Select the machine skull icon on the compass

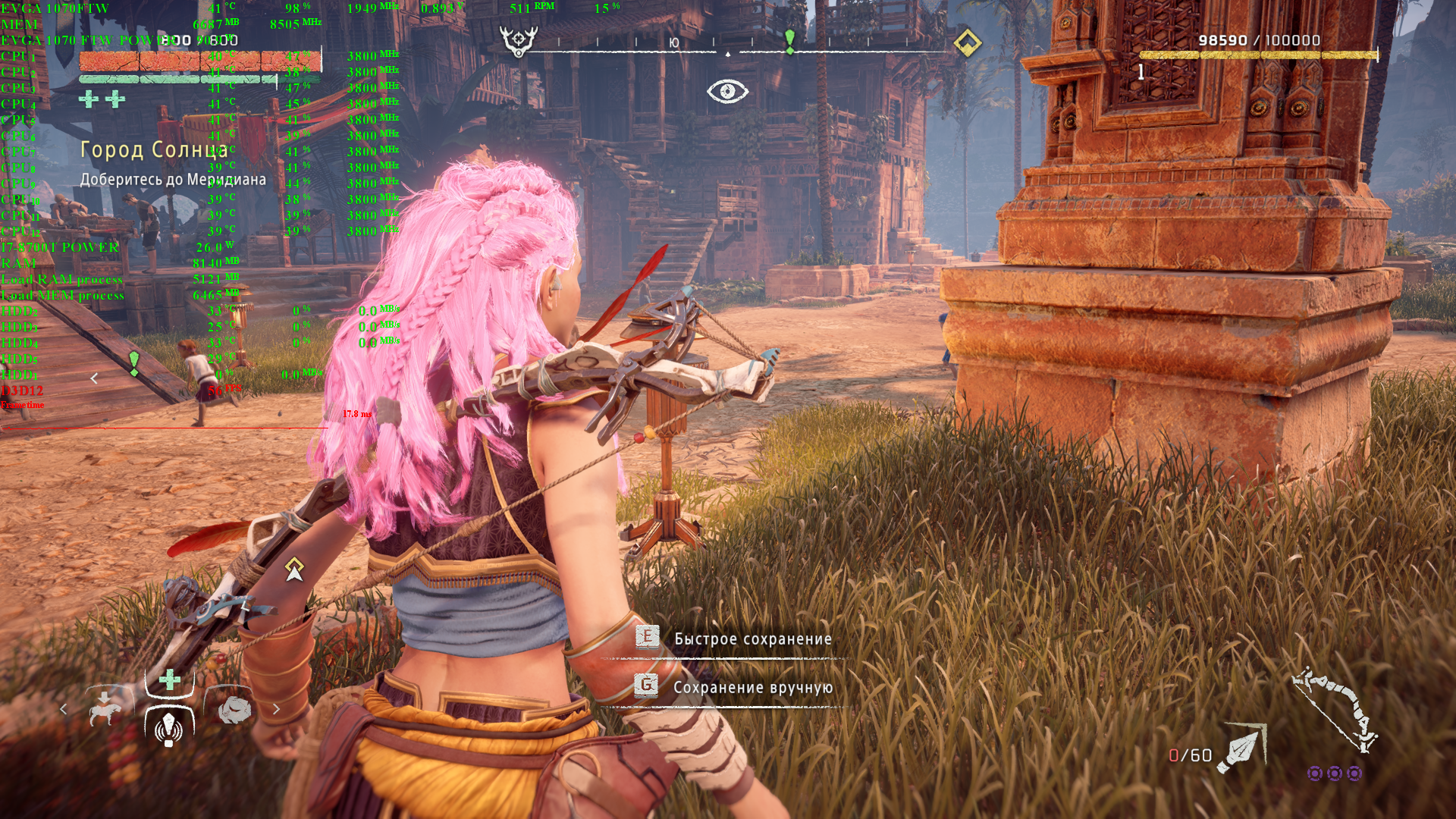pos(519,41)
